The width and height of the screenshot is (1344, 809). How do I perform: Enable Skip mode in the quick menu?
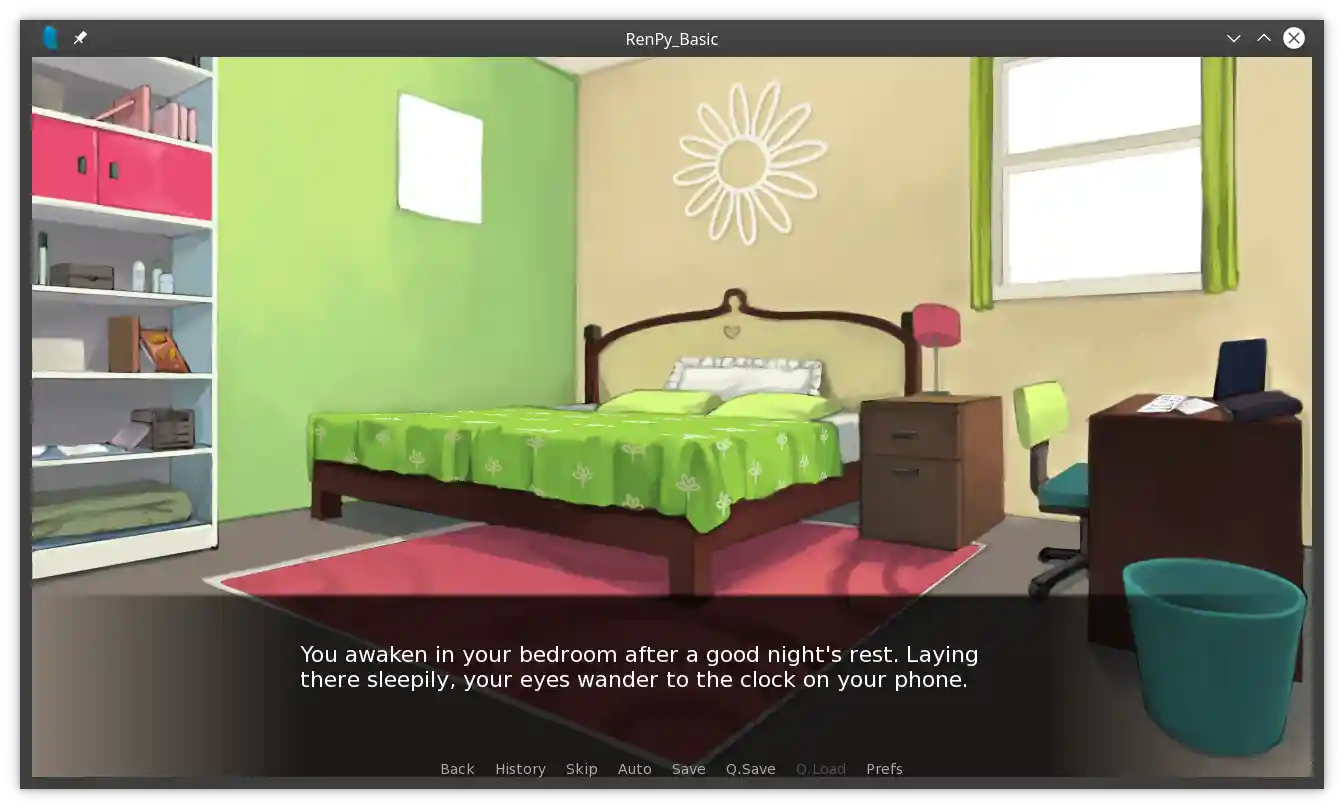(581, 769)
